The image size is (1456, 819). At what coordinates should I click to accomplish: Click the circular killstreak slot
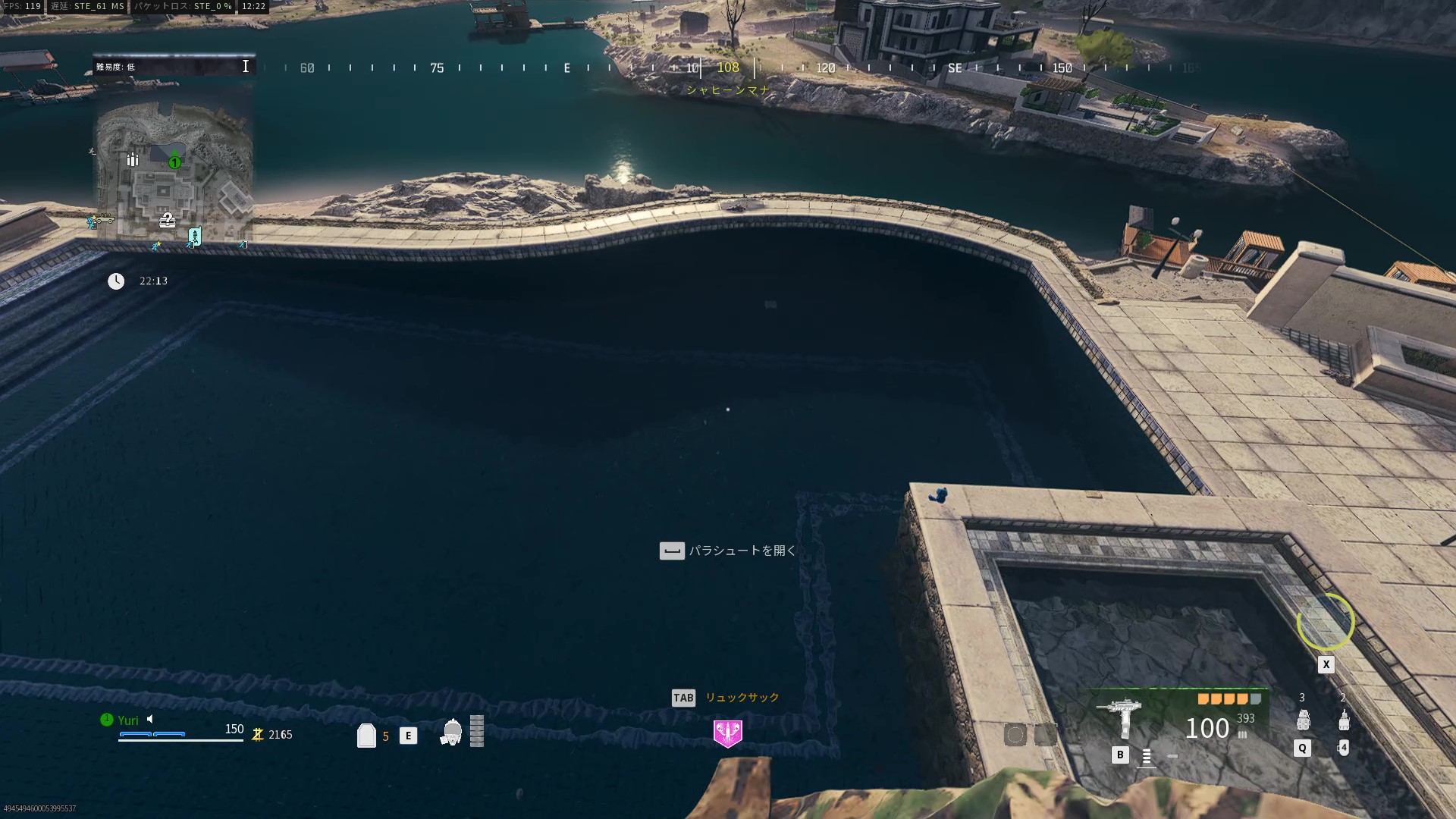click(1015, 734)
